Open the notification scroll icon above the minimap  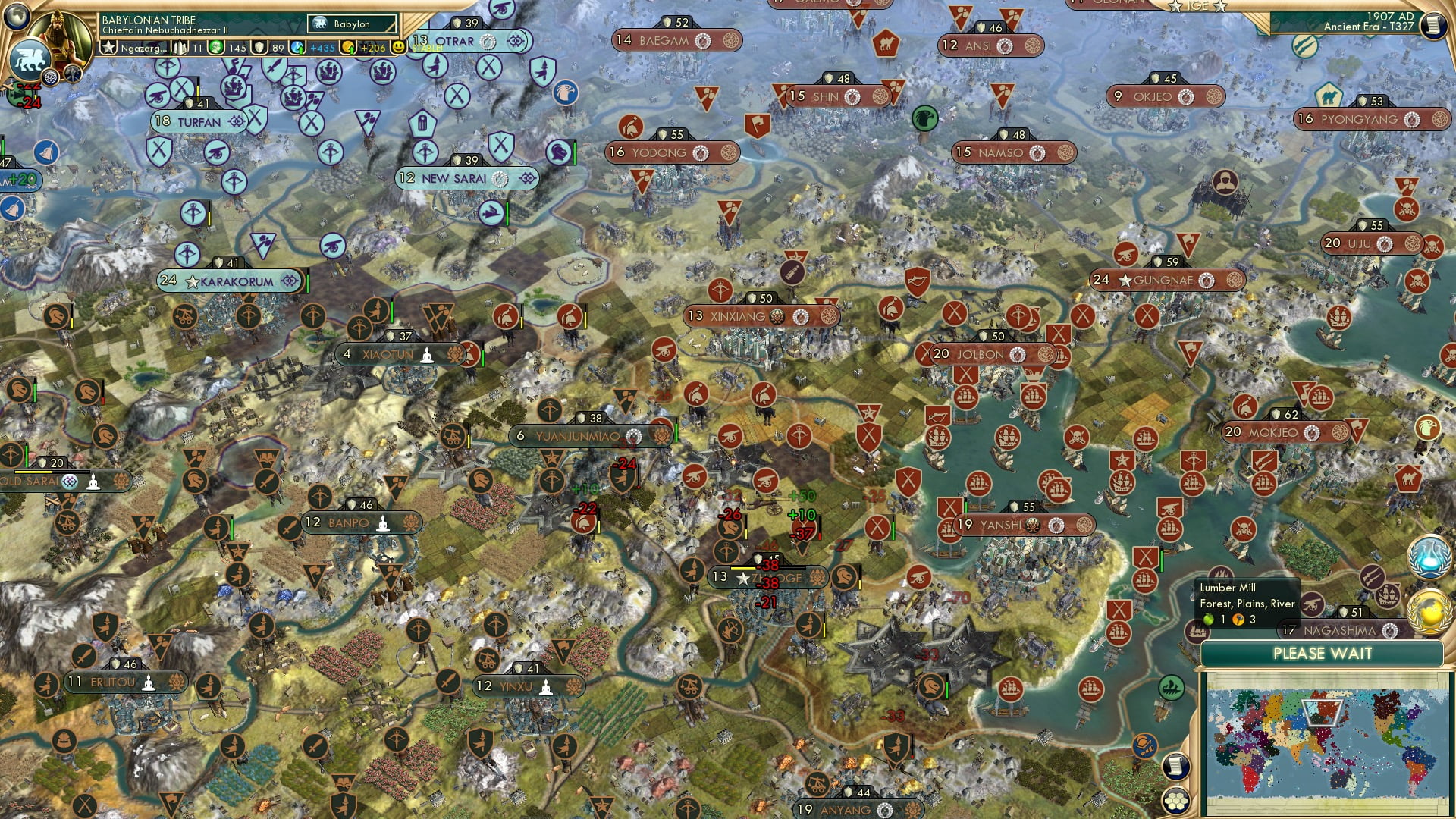click(x=1177, y=767)
